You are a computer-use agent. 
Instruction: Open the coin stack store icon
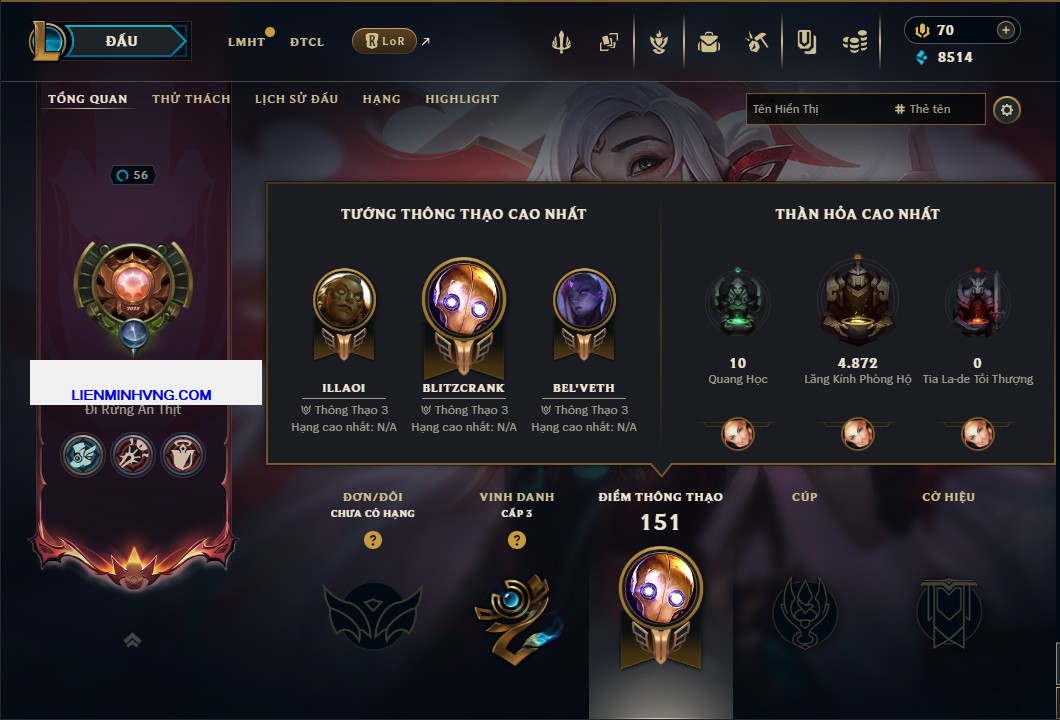pos(854,42)
